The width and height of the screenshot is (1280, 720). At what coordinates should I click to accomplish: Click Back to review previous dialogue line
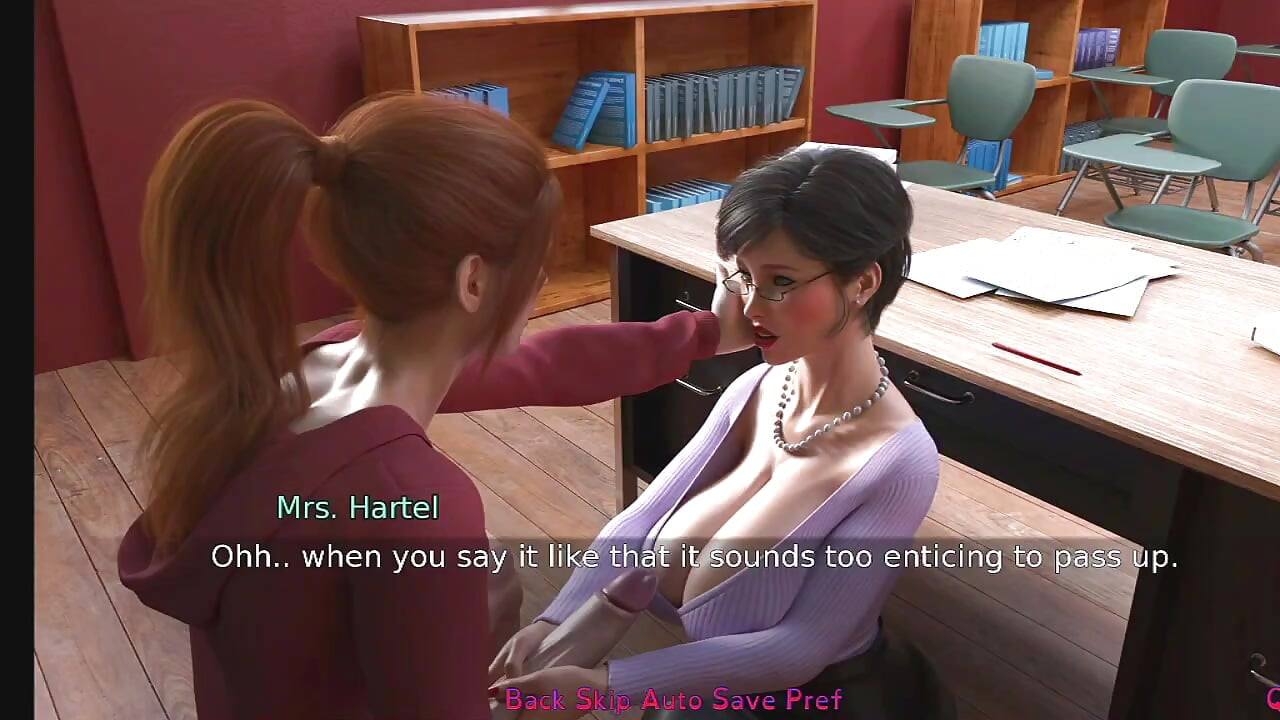(538, 700)
